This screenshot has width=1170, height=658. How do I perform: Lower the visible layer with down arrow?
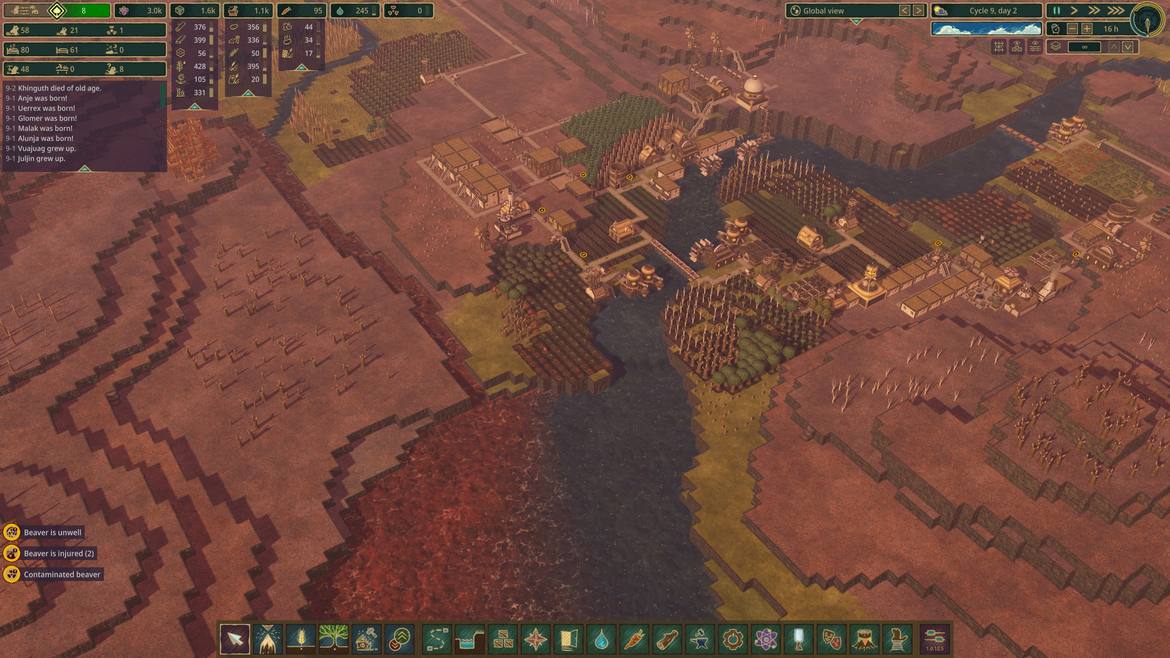click(x=1128, y=47)
